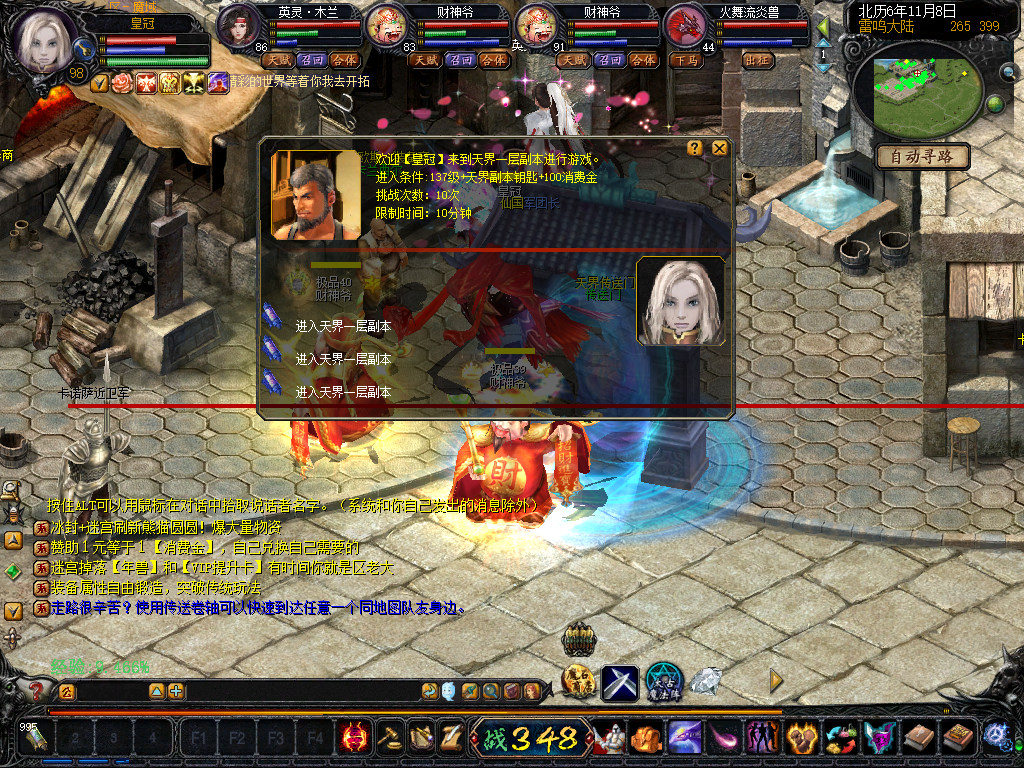
Task: Select the 英灵·木兰 companion portrait
Action: [x=239, y=26]
